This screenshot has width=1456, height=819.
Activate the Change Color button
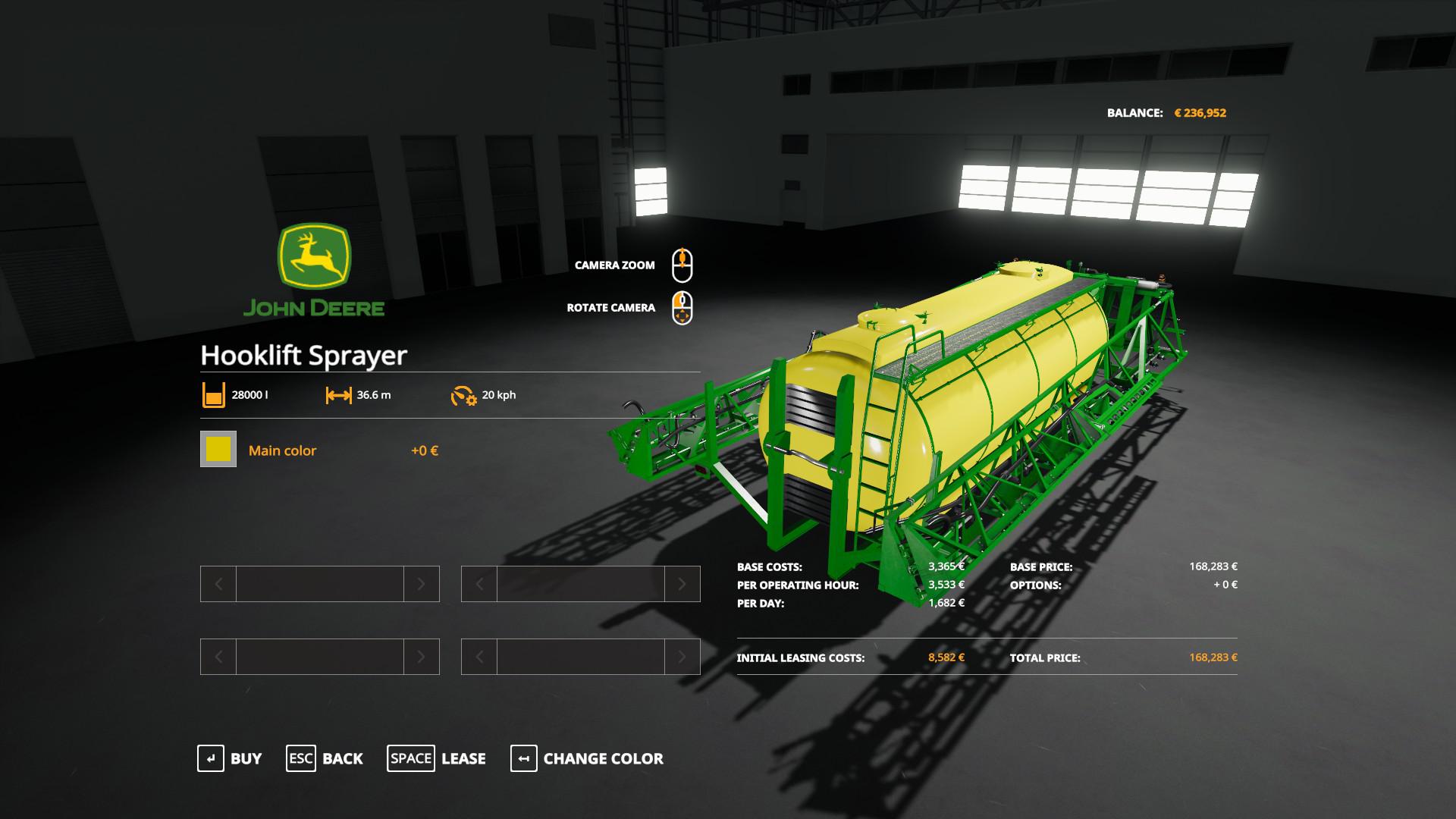[x=587, y=758]
